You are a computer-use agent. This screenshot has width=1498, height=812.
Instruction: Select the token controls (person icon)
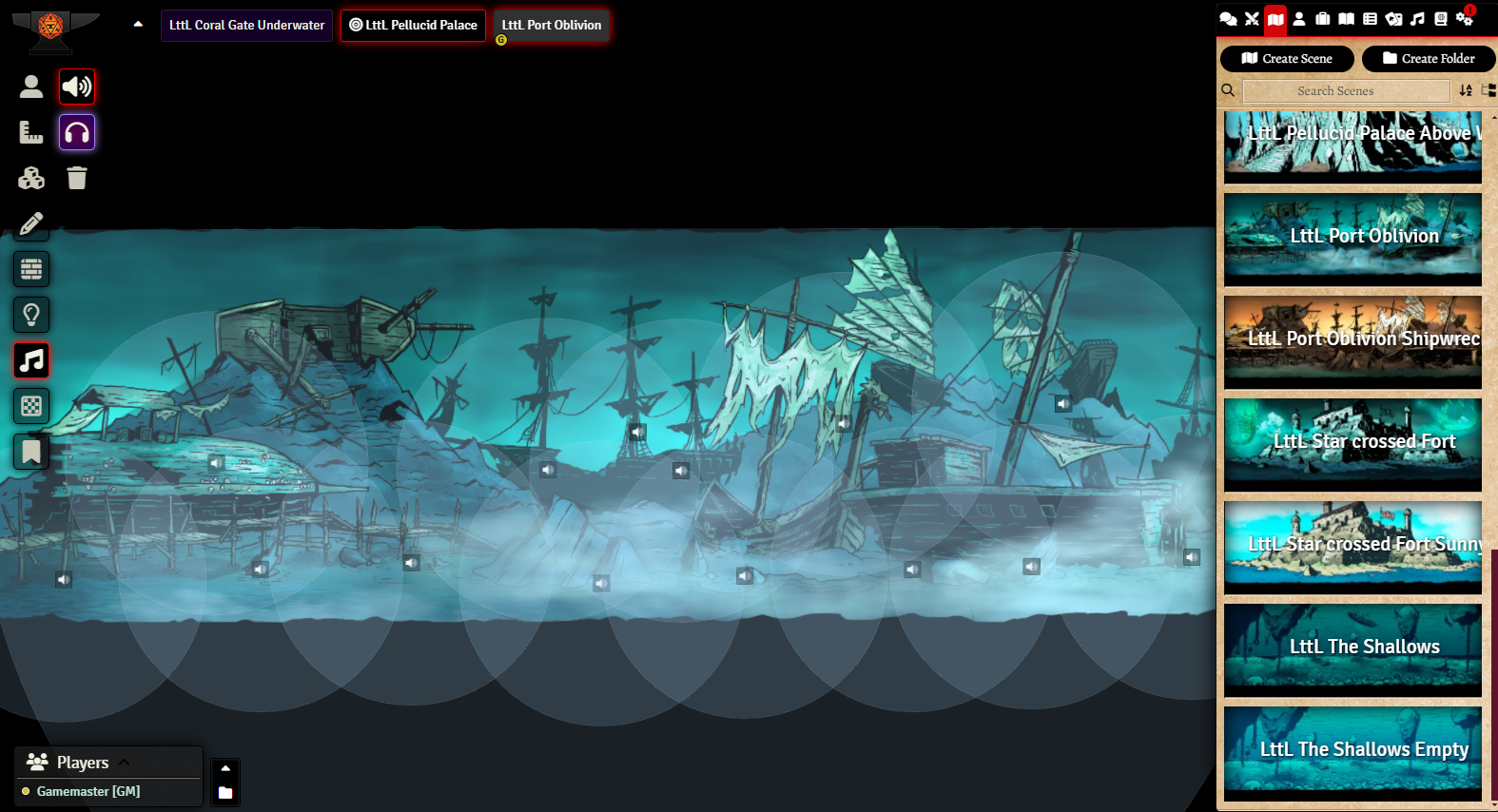(x=31, y=87)
